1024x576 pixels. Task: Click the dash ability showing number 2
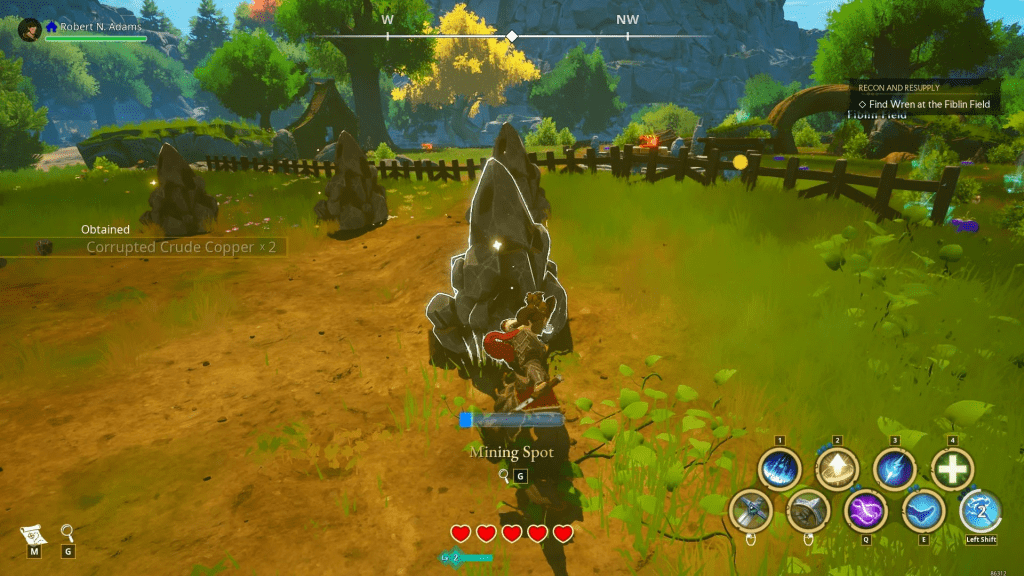click(981, 511)
